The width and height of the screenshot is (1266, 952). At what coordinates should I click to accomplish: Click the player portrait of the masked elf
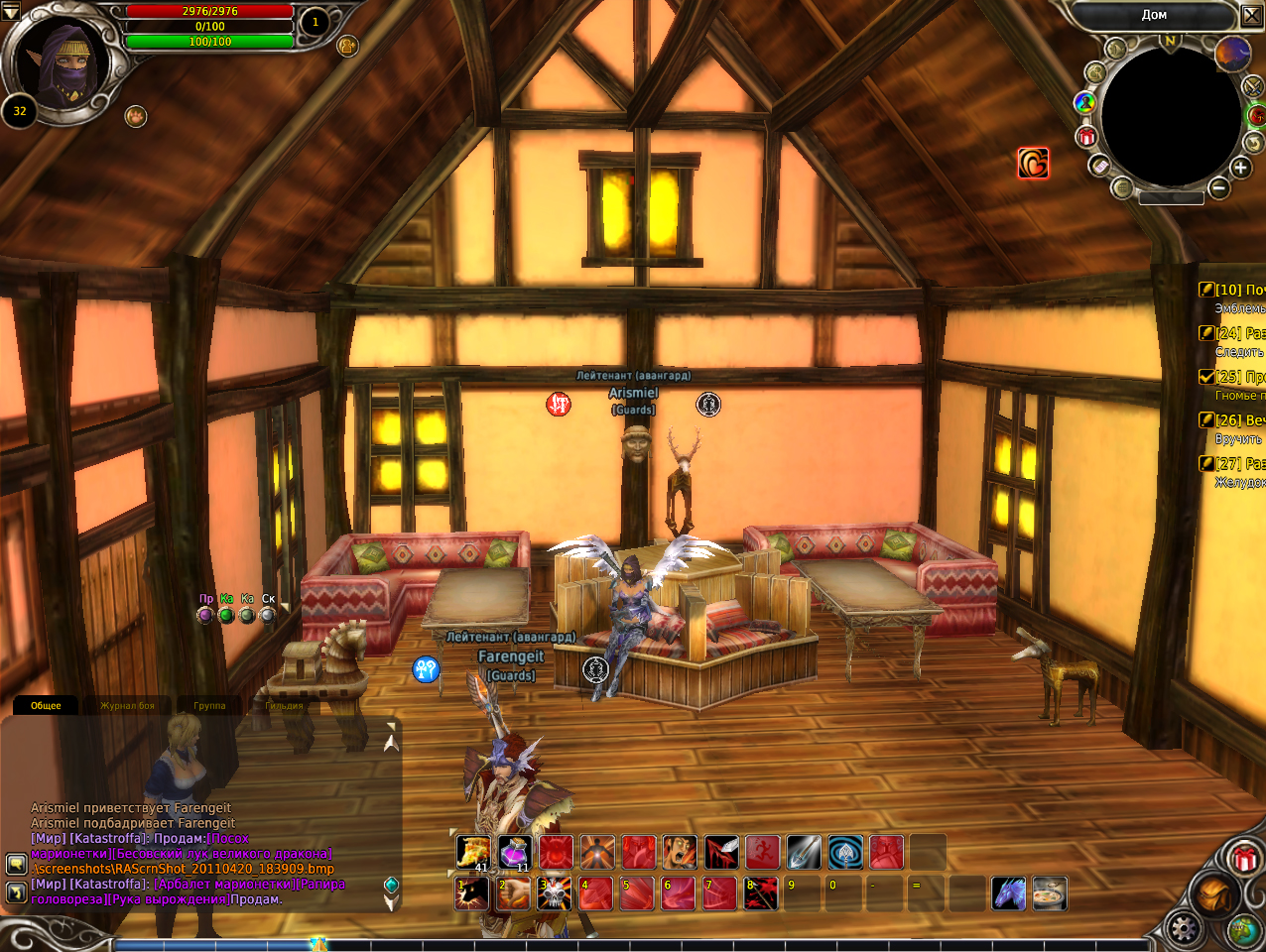point(66,61)
